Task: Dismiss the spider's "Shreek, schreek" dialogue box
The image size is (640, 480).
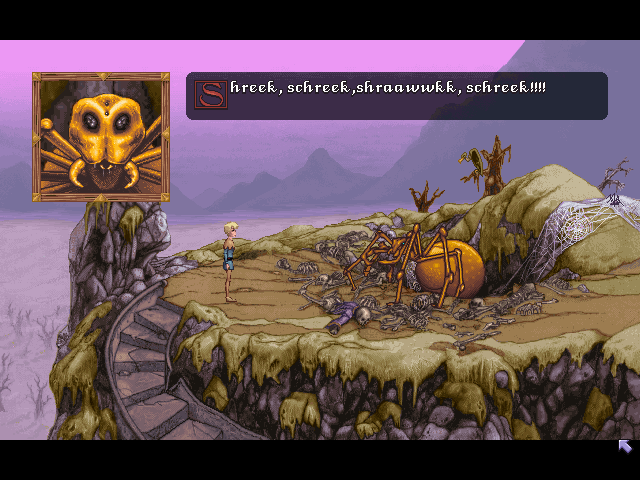Action: click(396, 96)
